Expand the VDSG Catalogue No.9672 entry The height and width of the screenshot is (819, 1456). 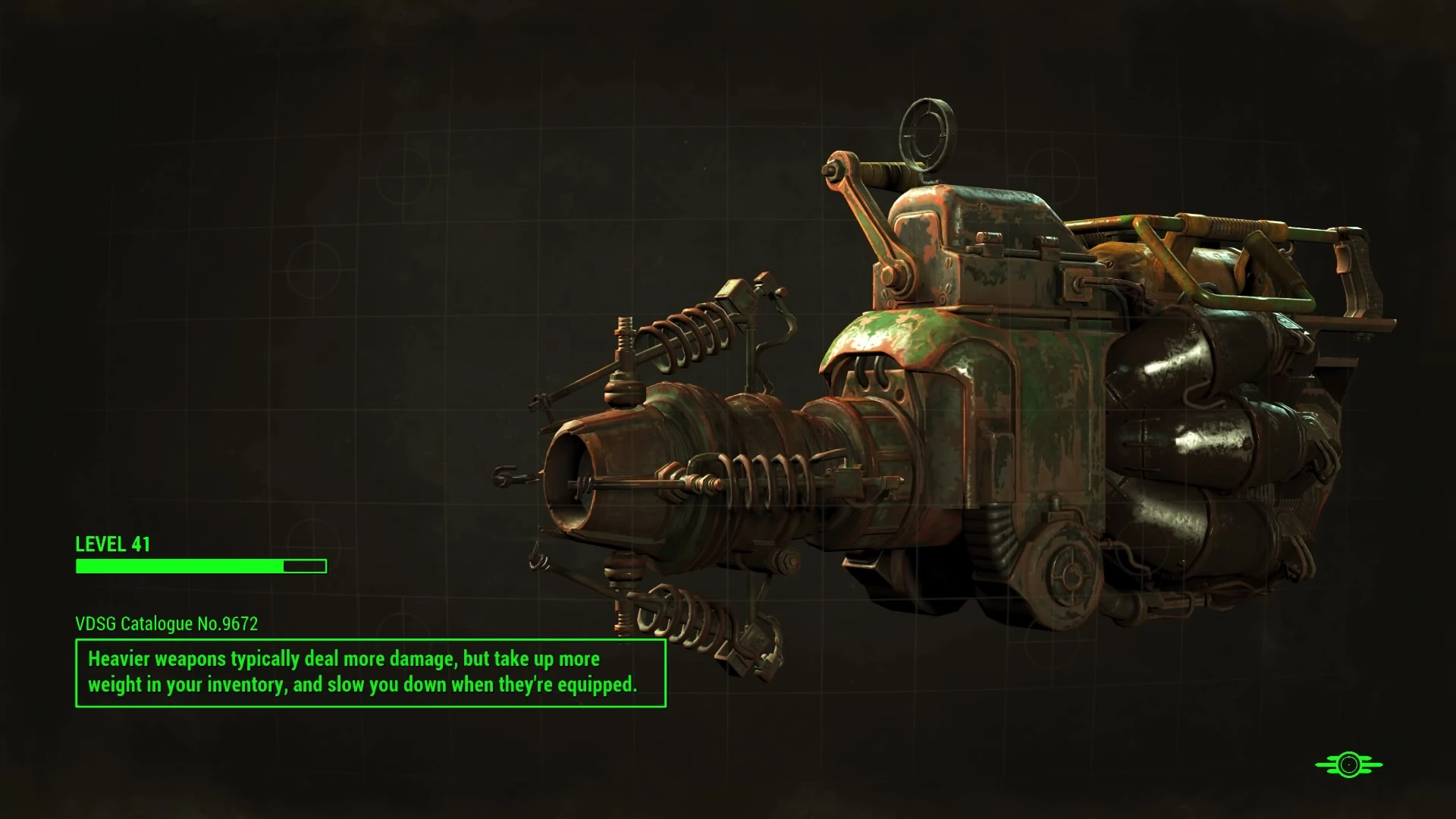click(x=166, y=624)
